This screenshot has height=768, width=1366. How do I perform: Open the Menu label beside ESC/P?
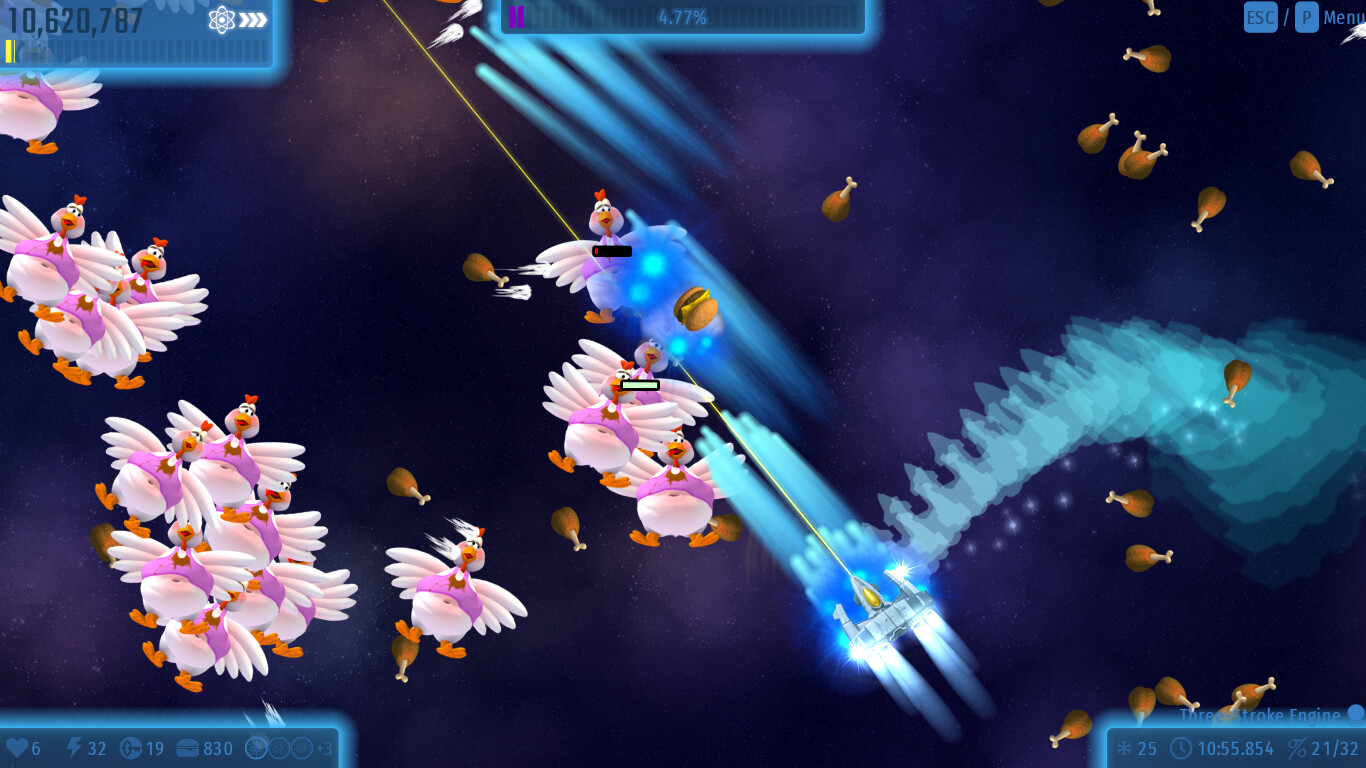1344,17
